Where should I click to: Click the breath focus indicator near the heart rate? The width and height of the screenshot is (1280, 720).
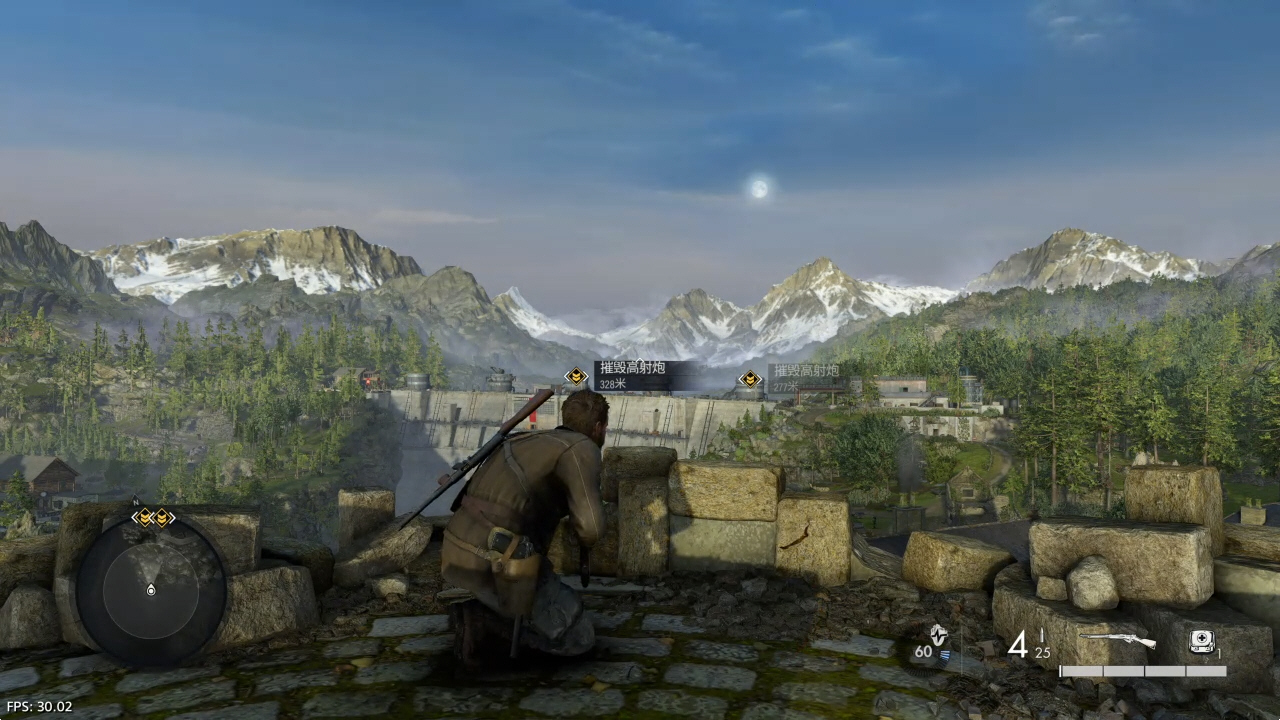pos(945,653)
